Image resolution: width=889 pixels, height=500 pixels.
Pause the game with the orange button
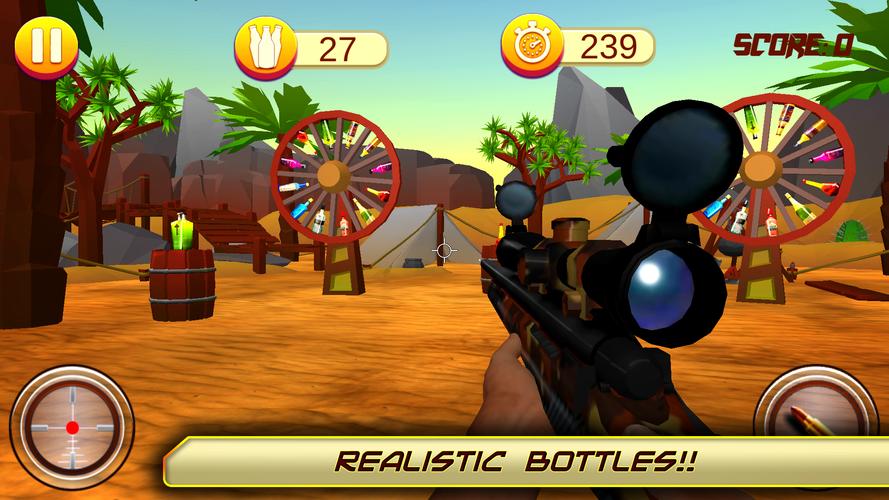coord(45,45)
